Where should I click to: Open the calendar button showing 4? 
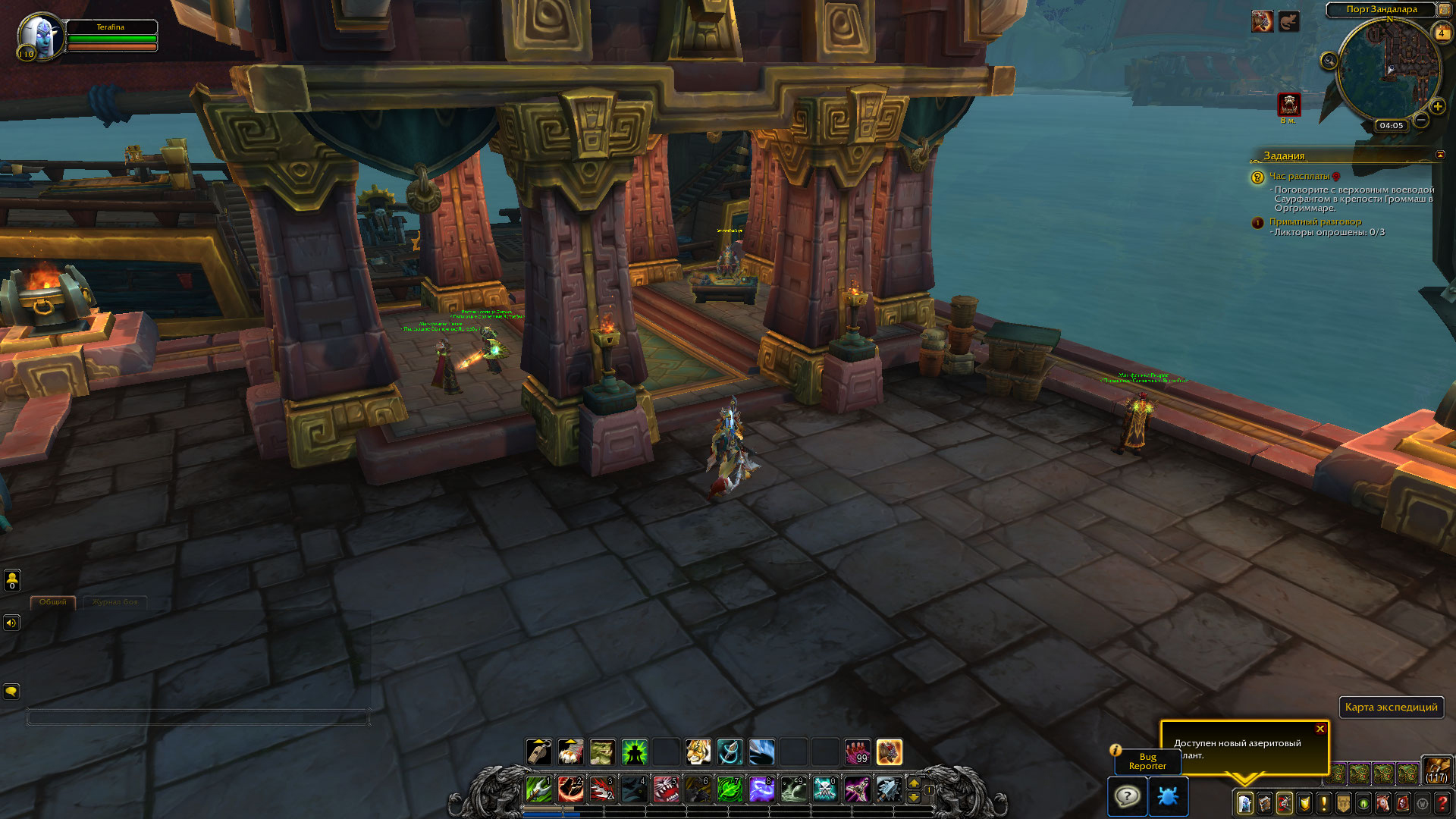(x=1441, y=33)
